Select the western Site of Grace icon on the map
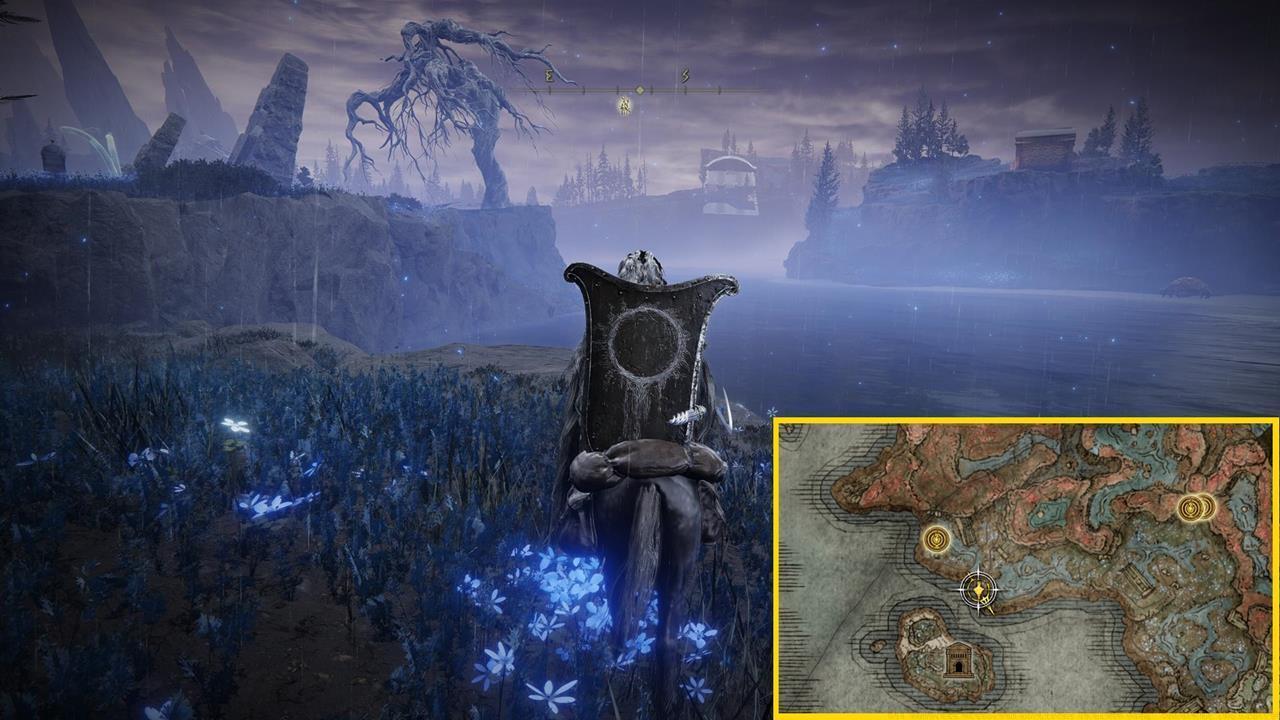The width and height of the screenshot is (1280, 720). coord(936,541)
